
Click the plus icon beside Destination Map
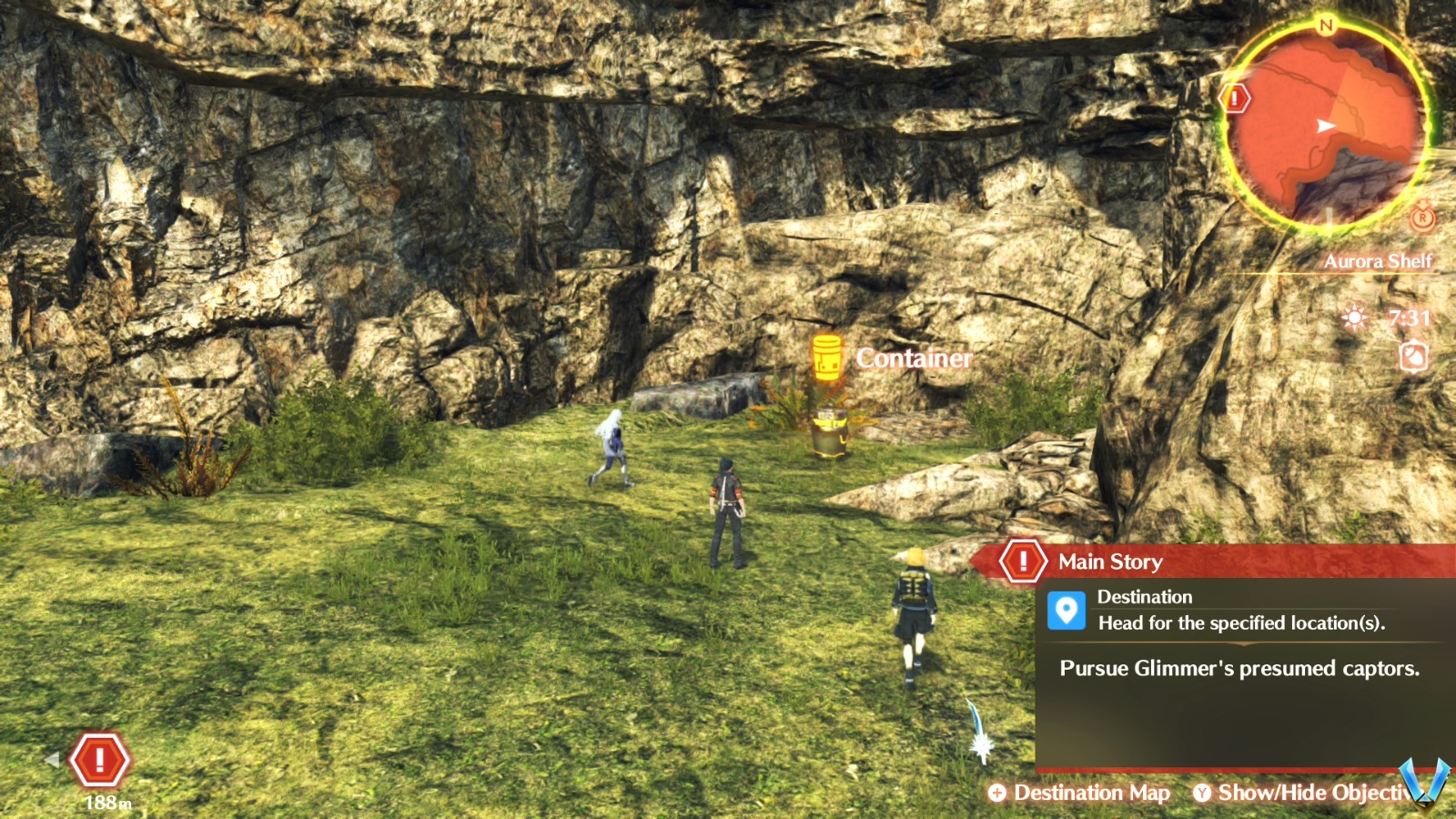pyautogui.click(x=999, y=793)
